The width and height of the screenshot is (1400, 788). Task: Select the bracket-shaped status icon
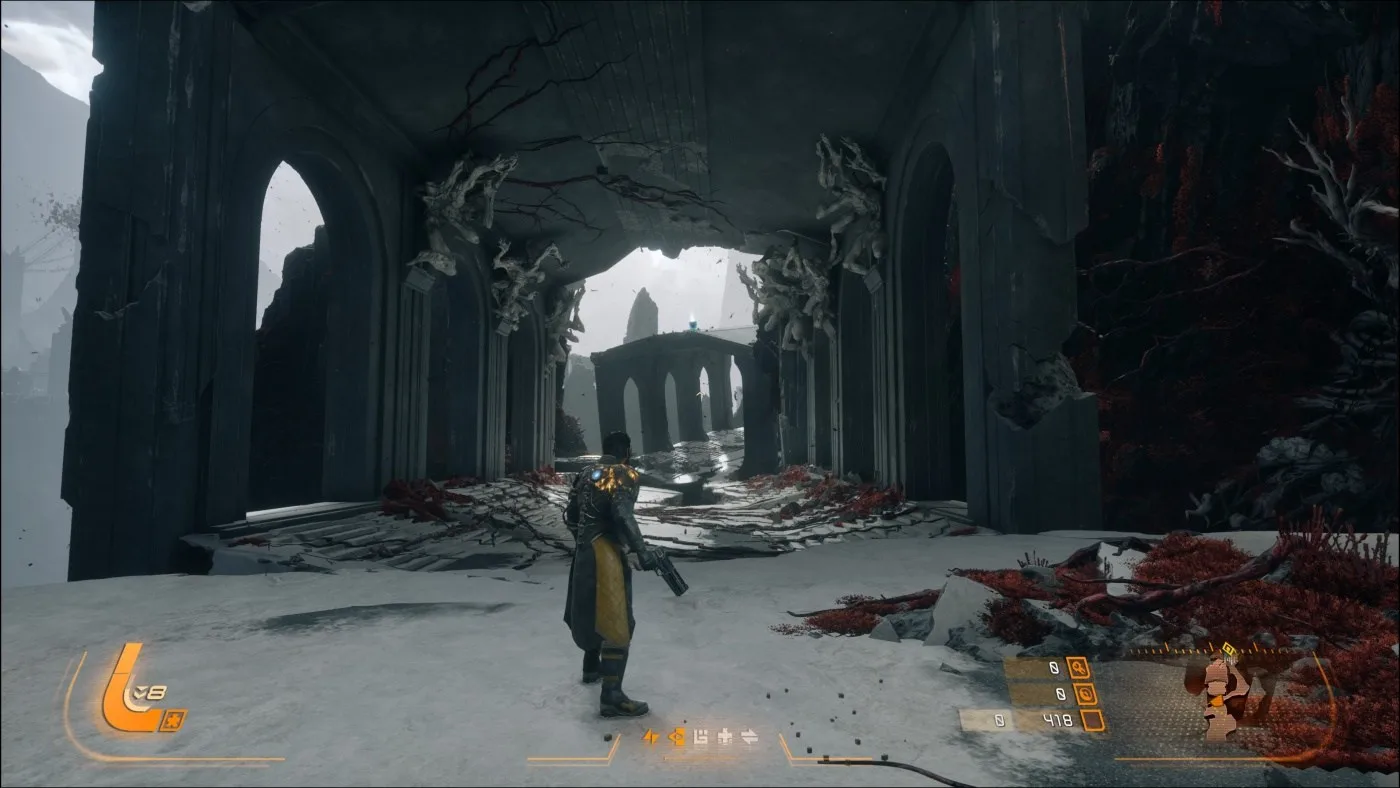[700, 737]
